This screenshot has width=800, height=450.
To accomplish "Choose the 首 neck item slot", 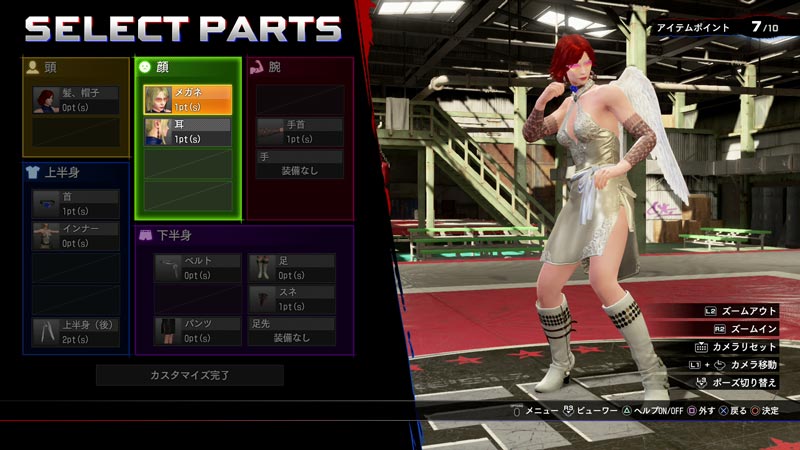I will pyautogui.click(x=75, y=204).
